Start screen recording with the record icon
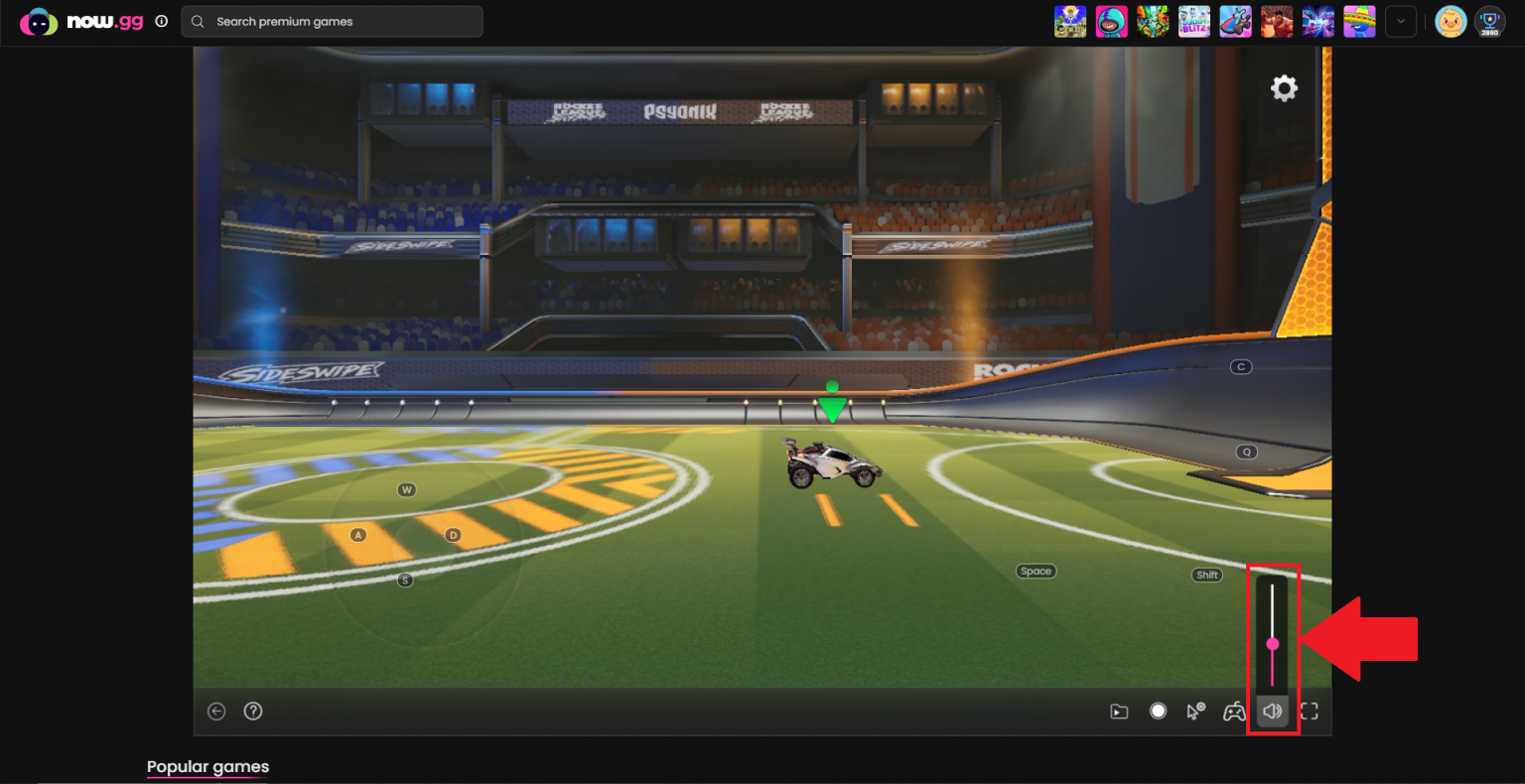The image size is (1525, 784). click(x=1158, y=711)
